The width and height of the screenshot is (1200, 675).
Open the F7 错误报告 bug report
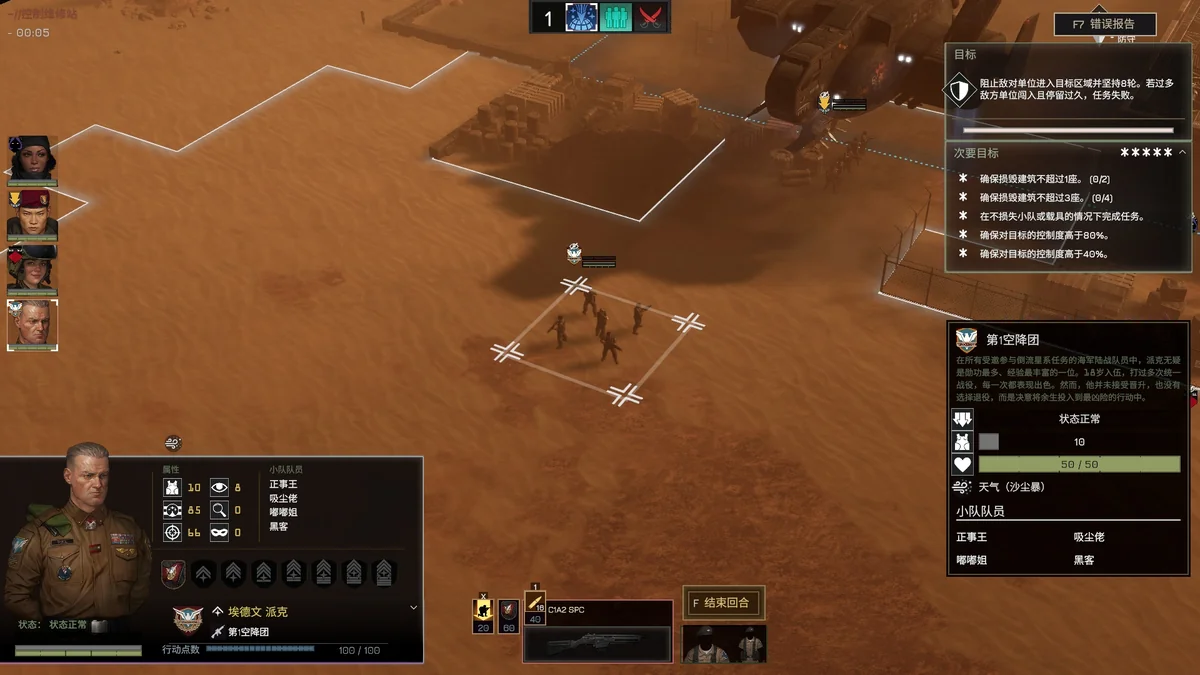pyautogui.click(x=1105, y=25)
